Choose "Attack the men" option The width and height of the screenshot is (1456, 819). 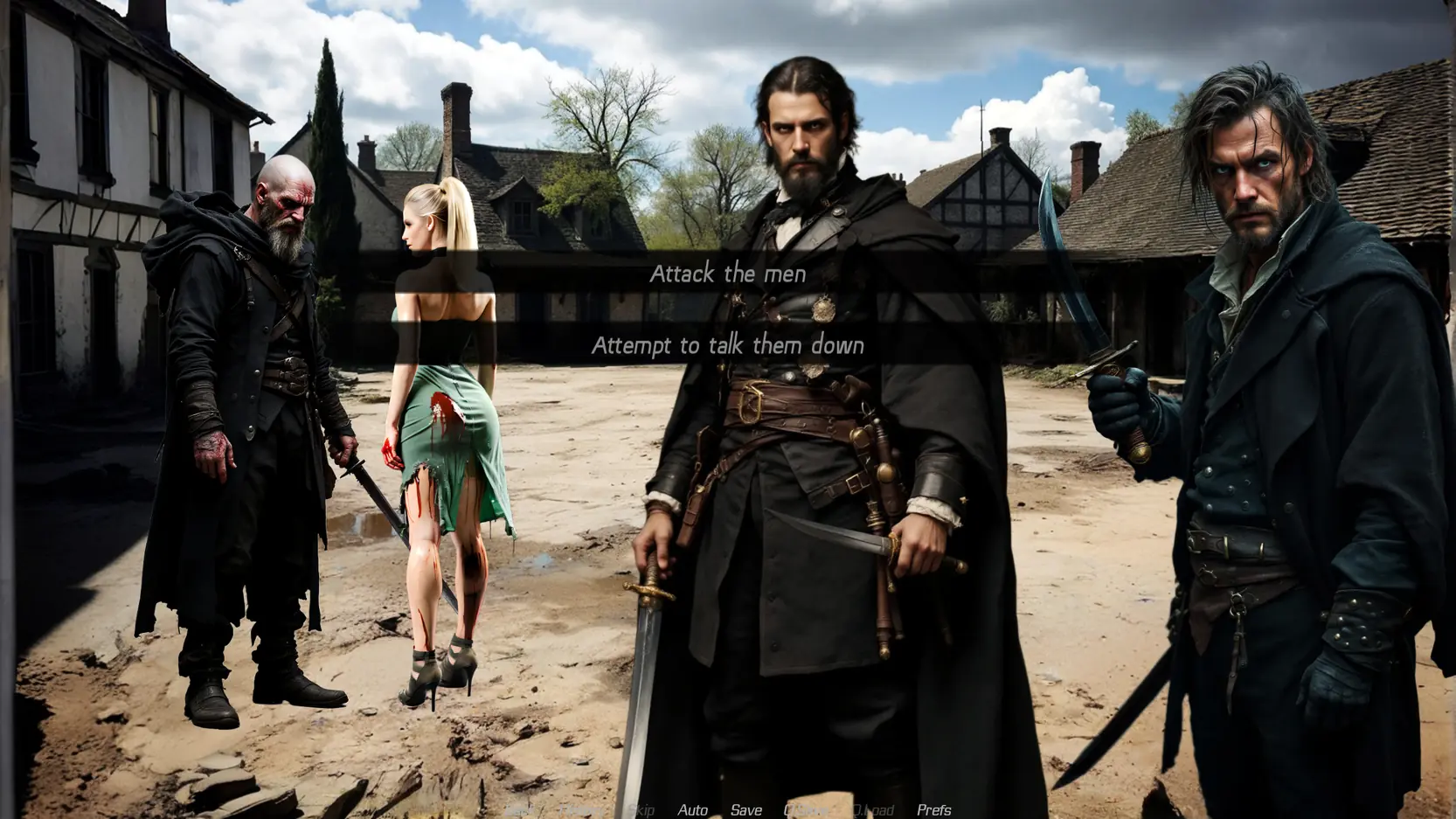point(727,274)
